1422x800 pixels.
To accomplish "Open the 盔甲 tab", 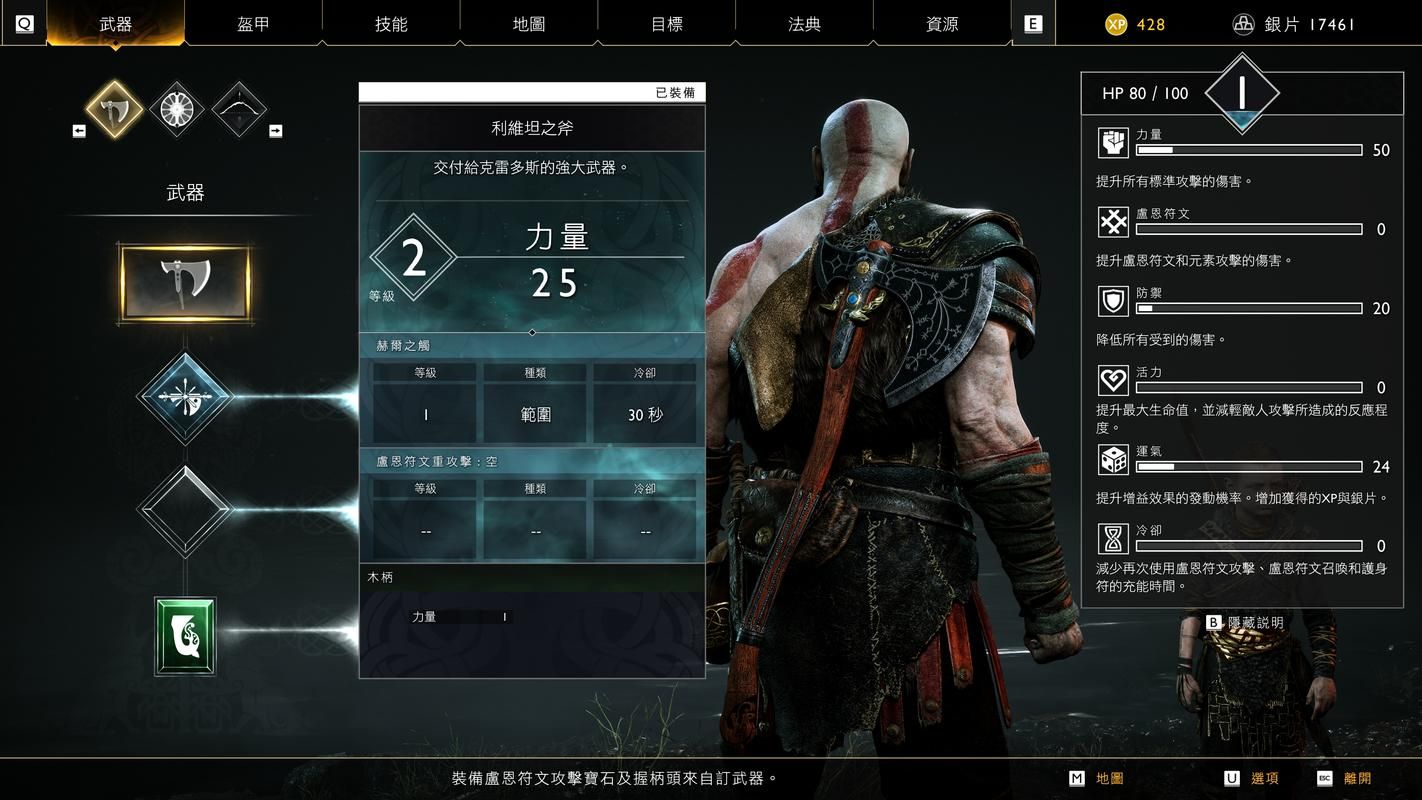I will point(253,24).
